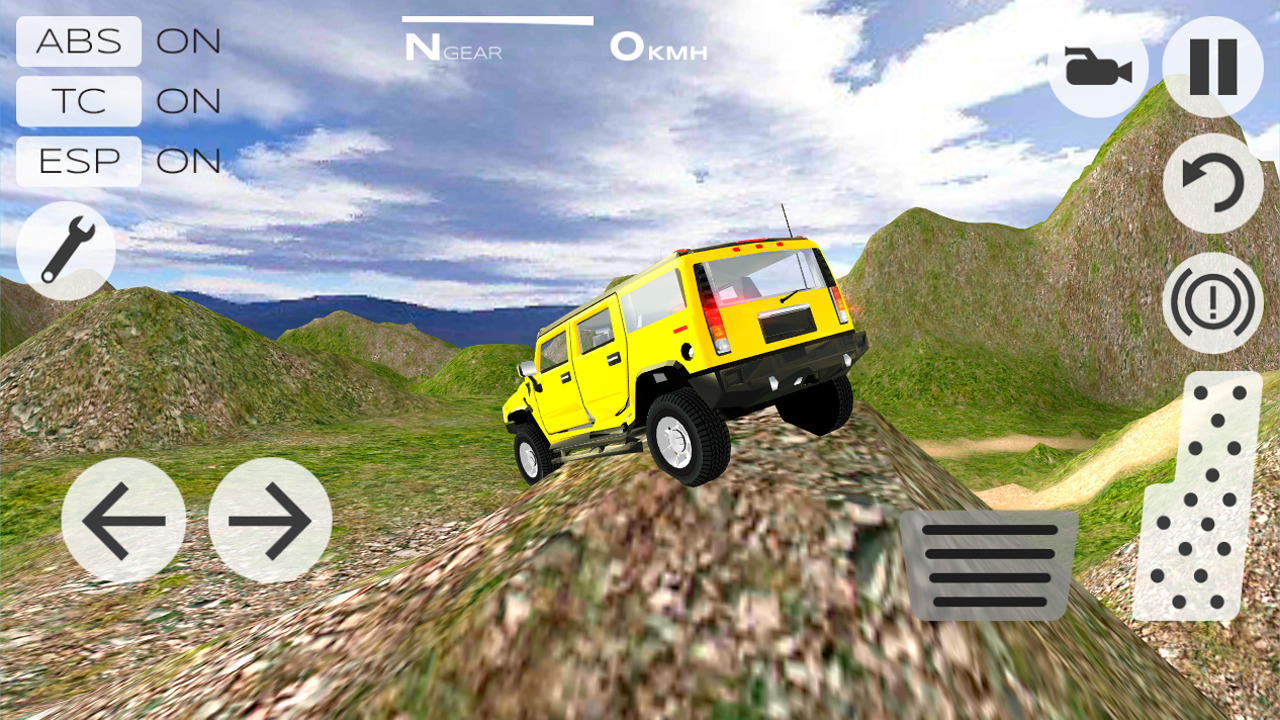Engage the handbrake warning button

1213,302
